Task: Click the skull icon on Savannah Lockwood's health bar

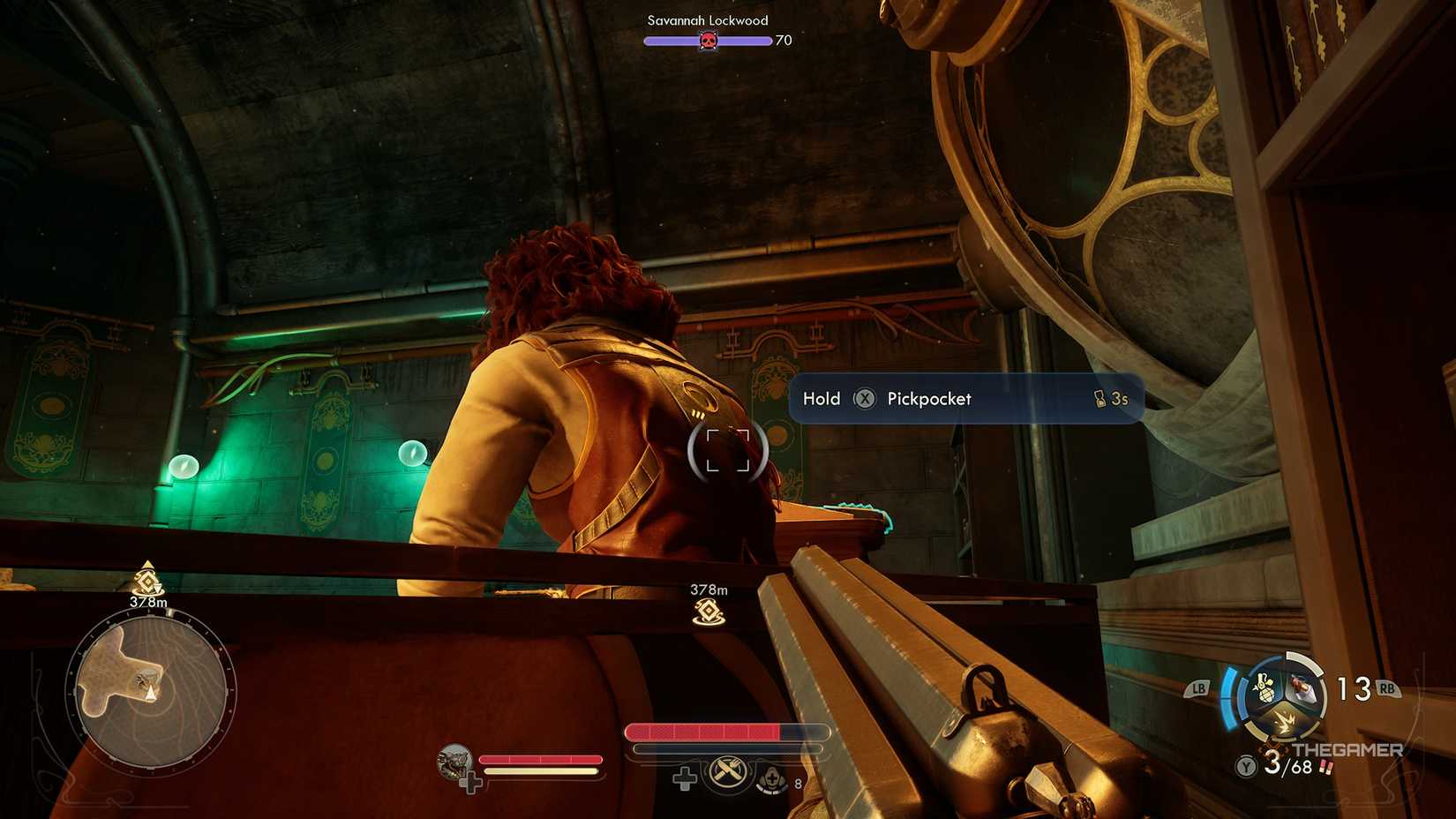Action: click(707, 40)
